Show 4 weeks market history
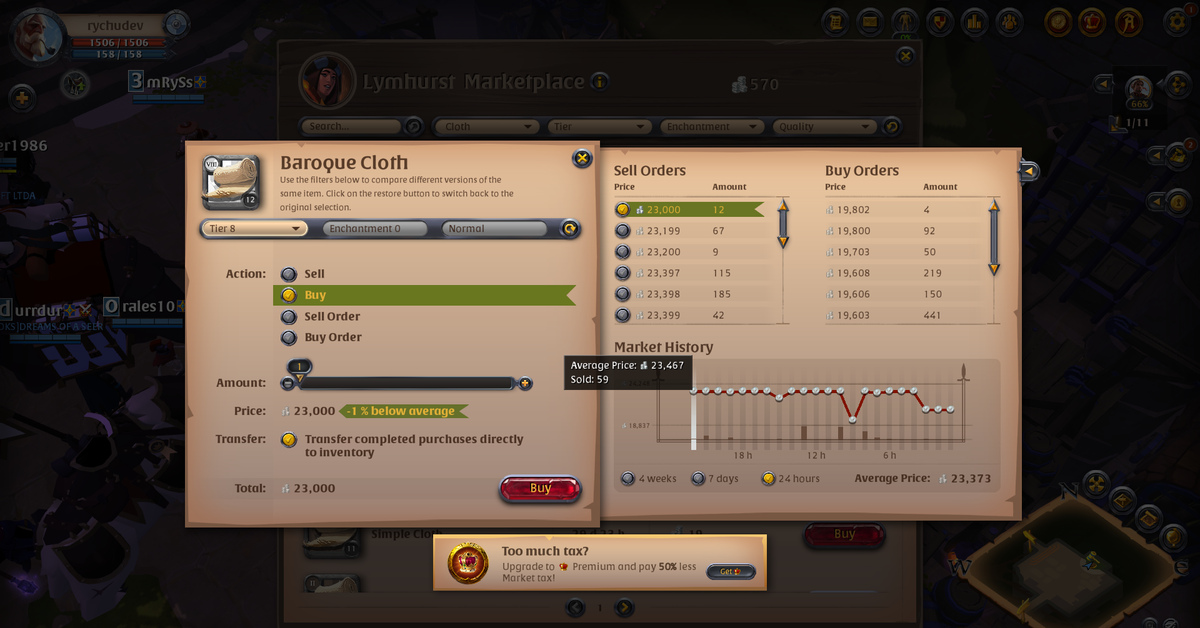This screenshot has width=1200, height=628. click(628, 479)
